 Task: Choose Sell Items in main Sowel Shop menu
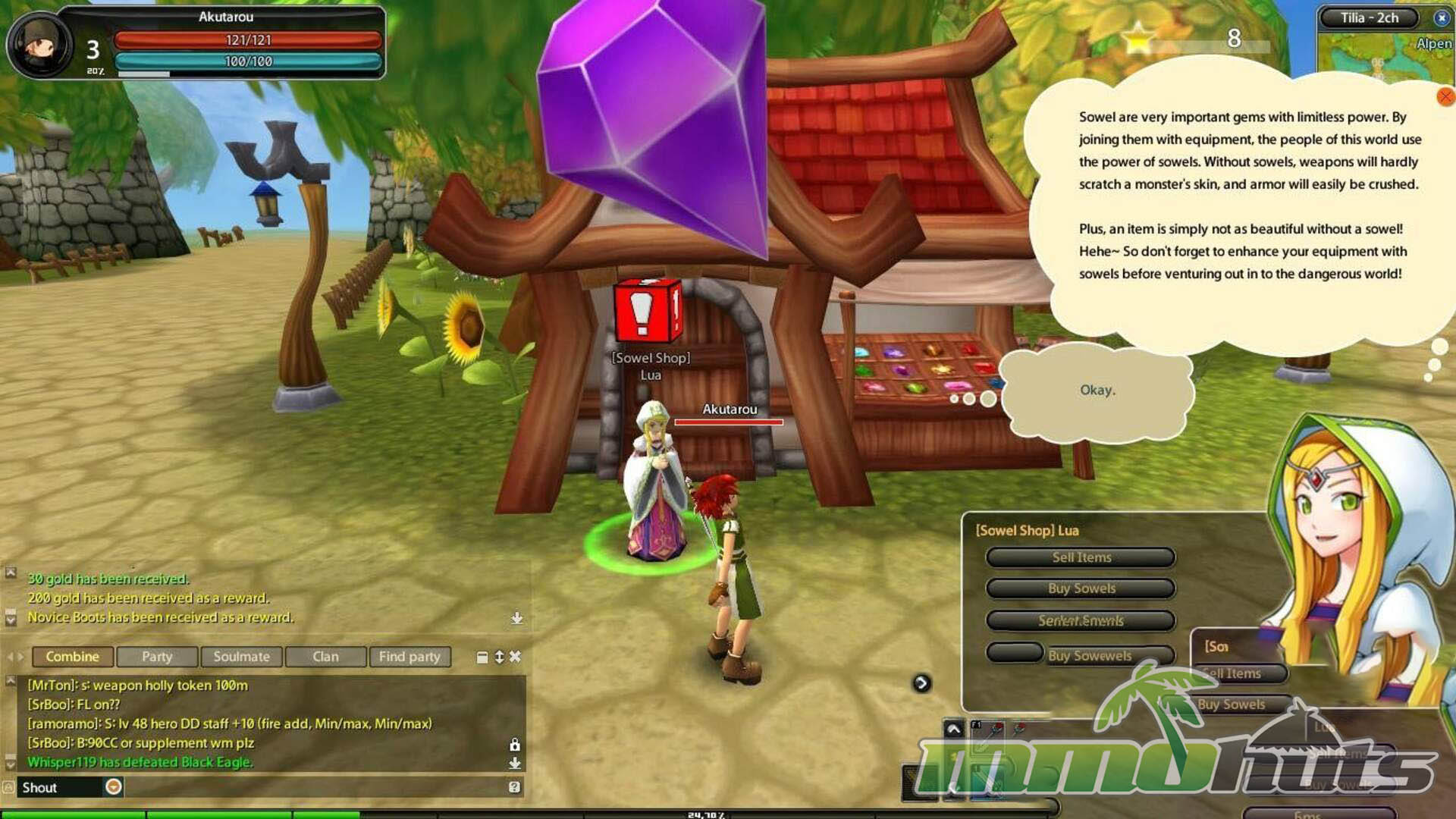[x=1081, y=557]
